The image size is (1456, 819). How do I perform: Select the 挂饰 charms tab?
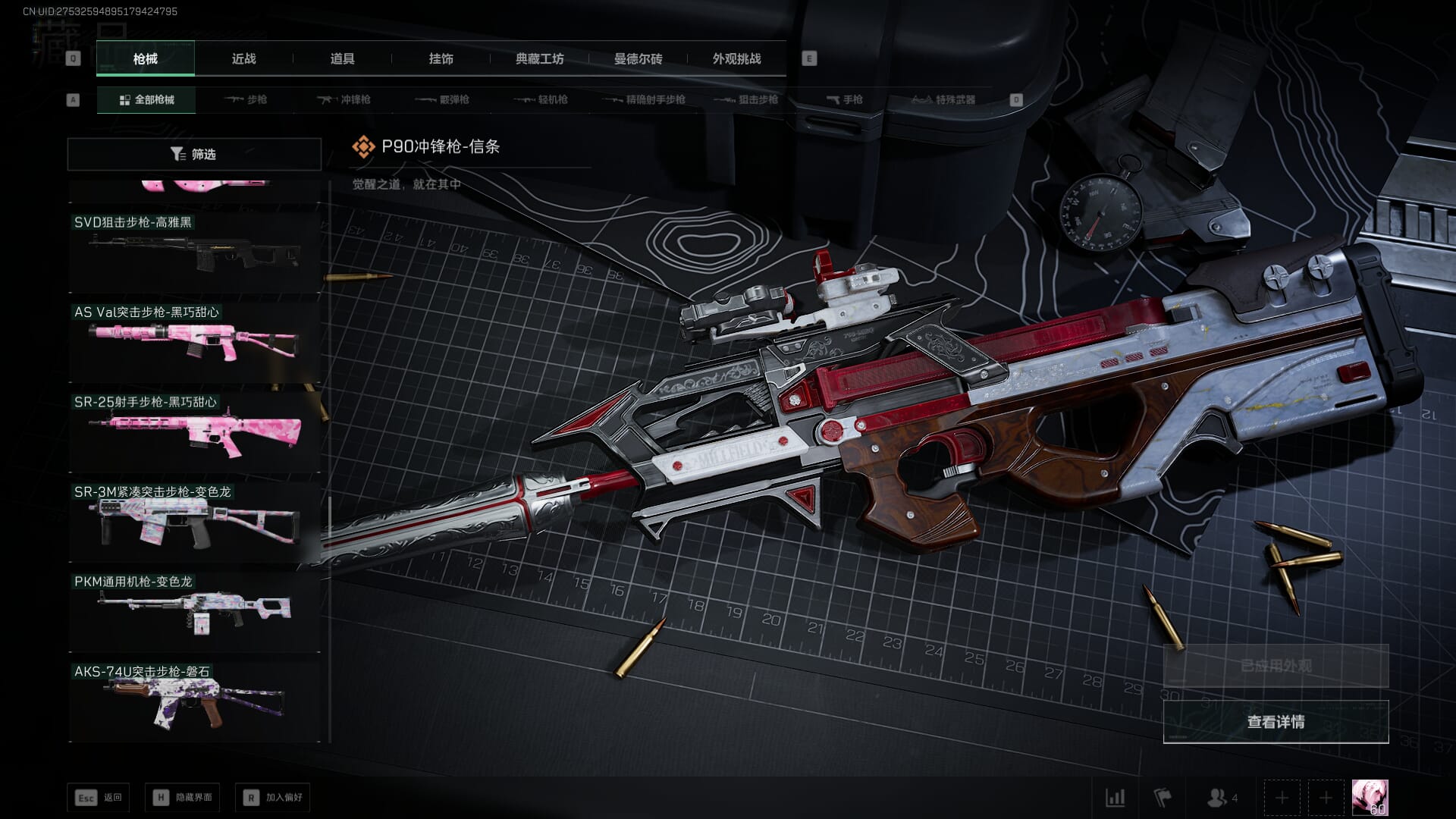pos(441,58)
